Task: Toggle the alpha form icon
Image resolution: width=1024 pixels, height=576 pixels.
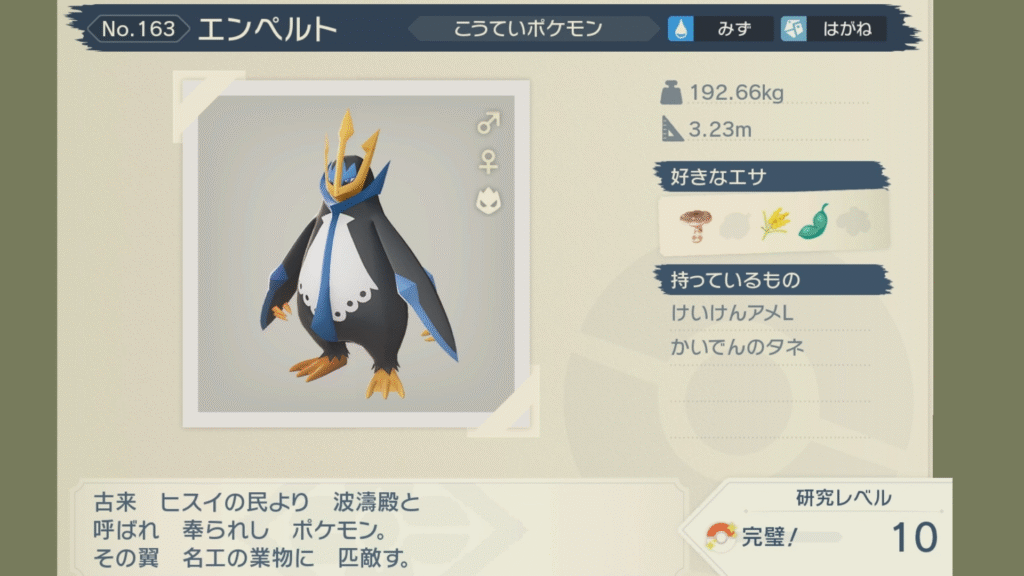Action: (488, 200)
